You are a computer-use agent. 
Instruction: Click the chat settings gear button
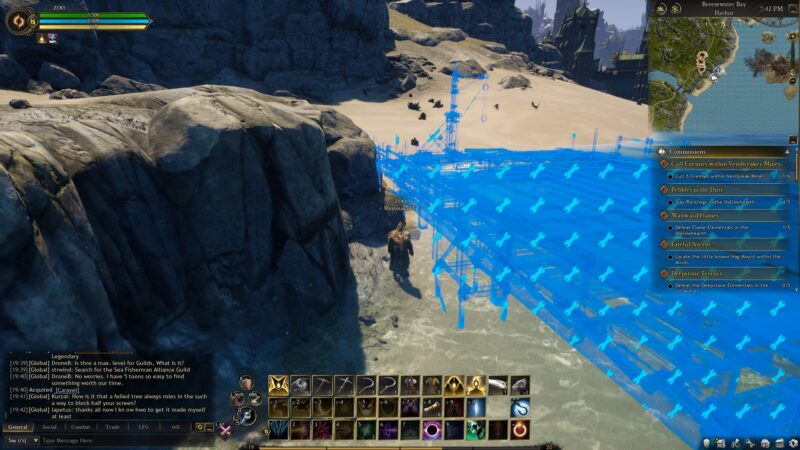tap(199, 427)
